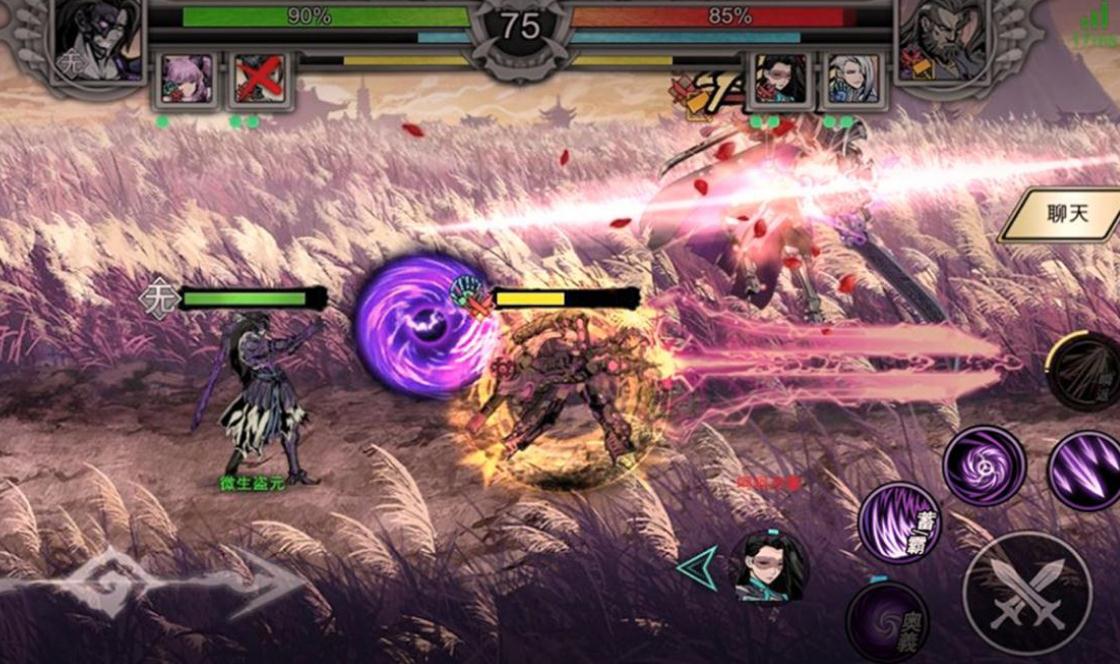Click the enemy dark-haired reserve fighter portrait
Image resolution: width=1120 pixels, height=664 pixels.
[780, 78]
